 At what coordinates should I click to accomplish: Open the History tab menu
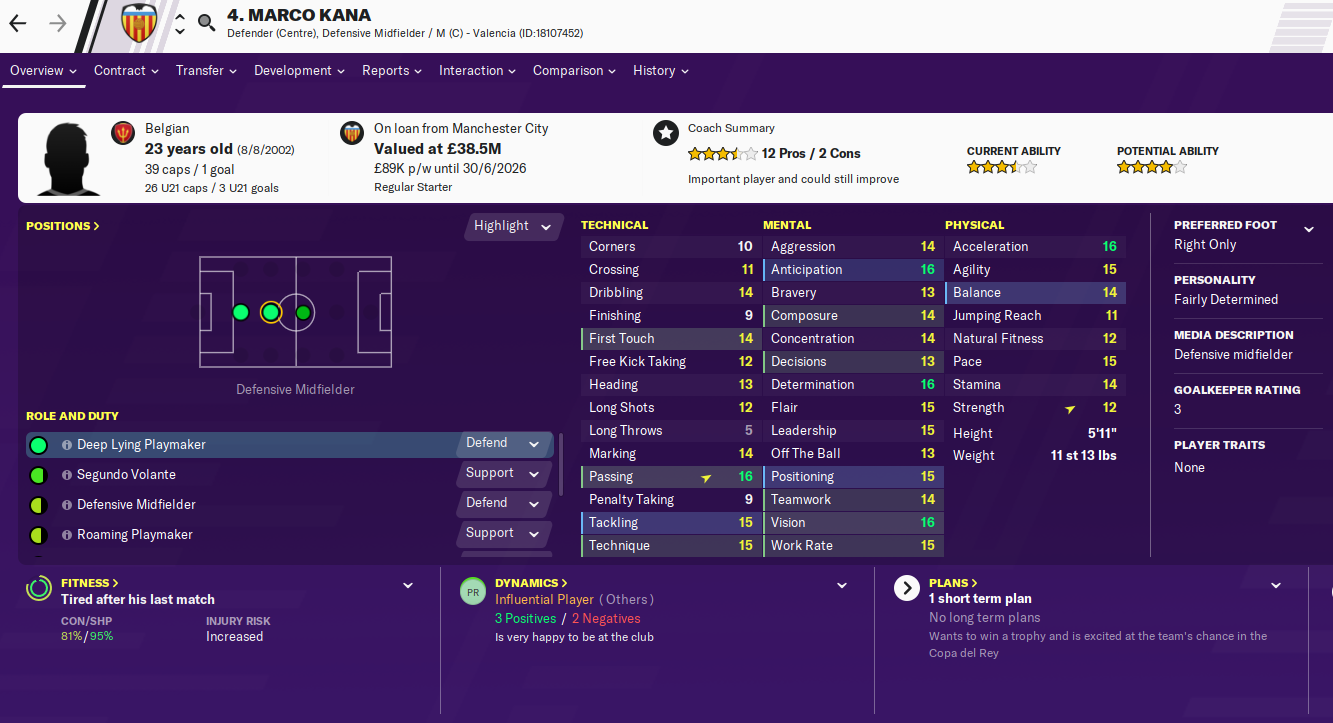pos(660,71)
